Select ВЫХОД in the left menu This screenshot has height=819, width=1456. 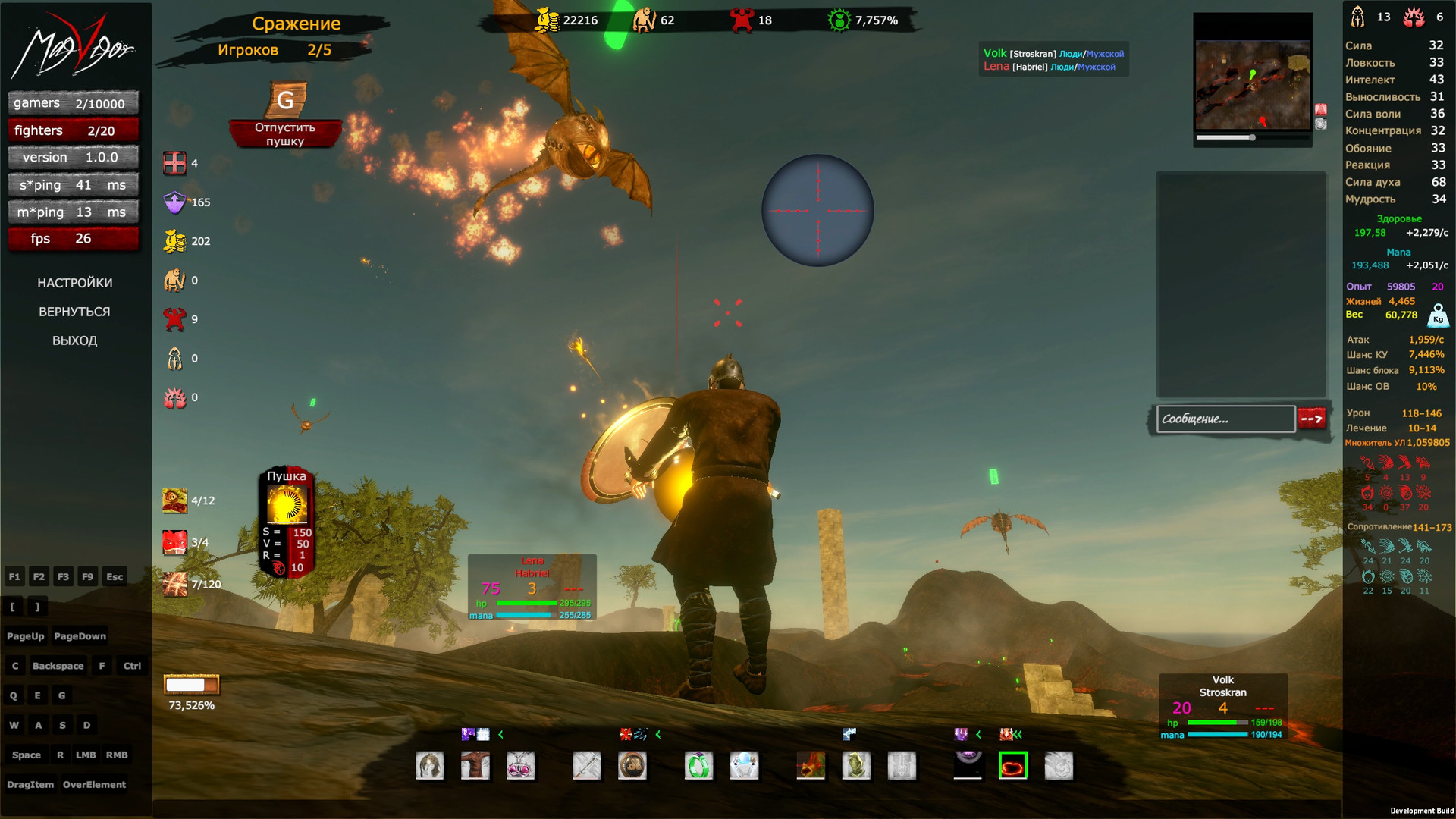tap(75, 340)
